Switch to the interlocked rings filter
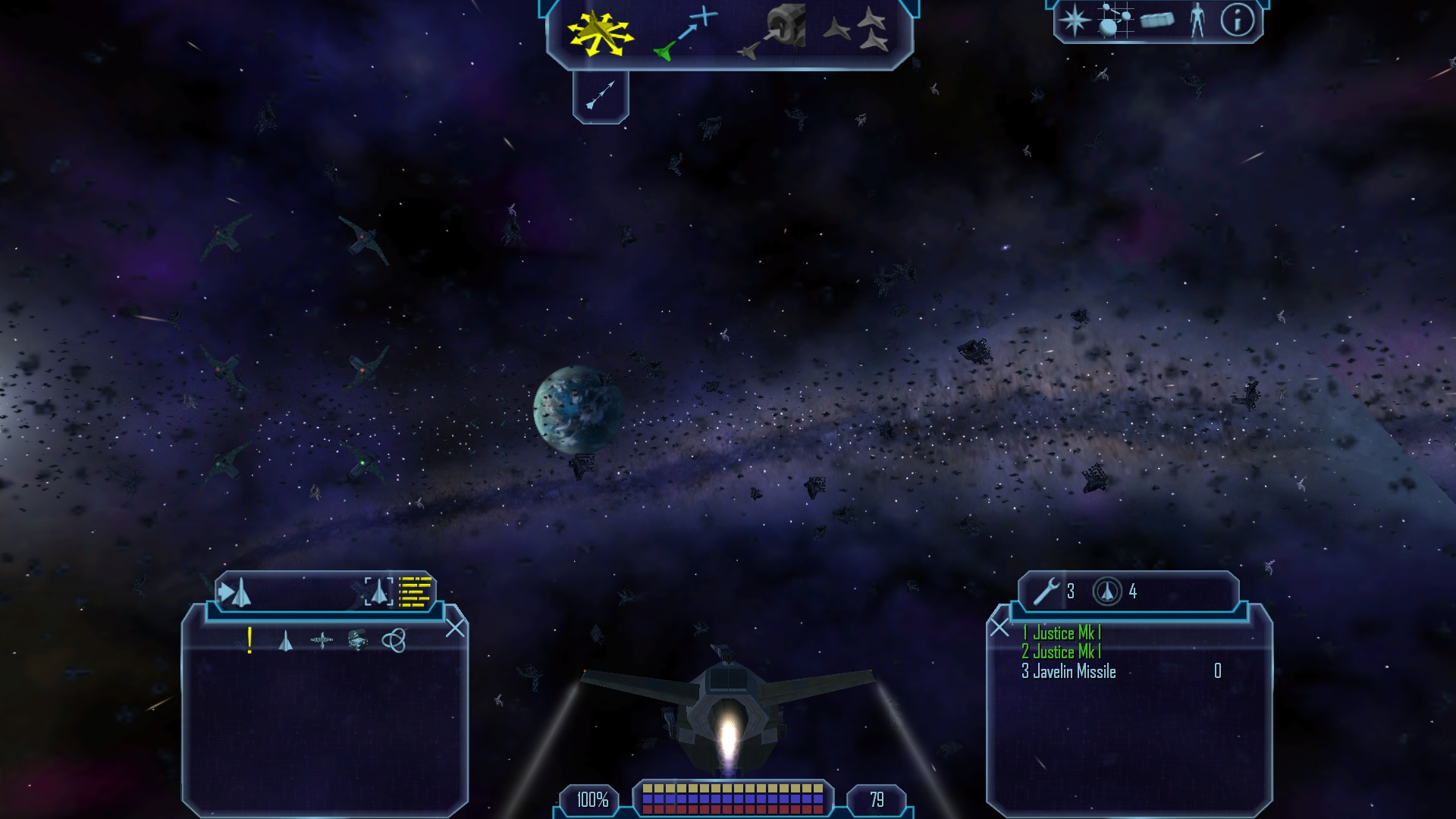Viewport: 1456px width, 819px height. point(394,641)
